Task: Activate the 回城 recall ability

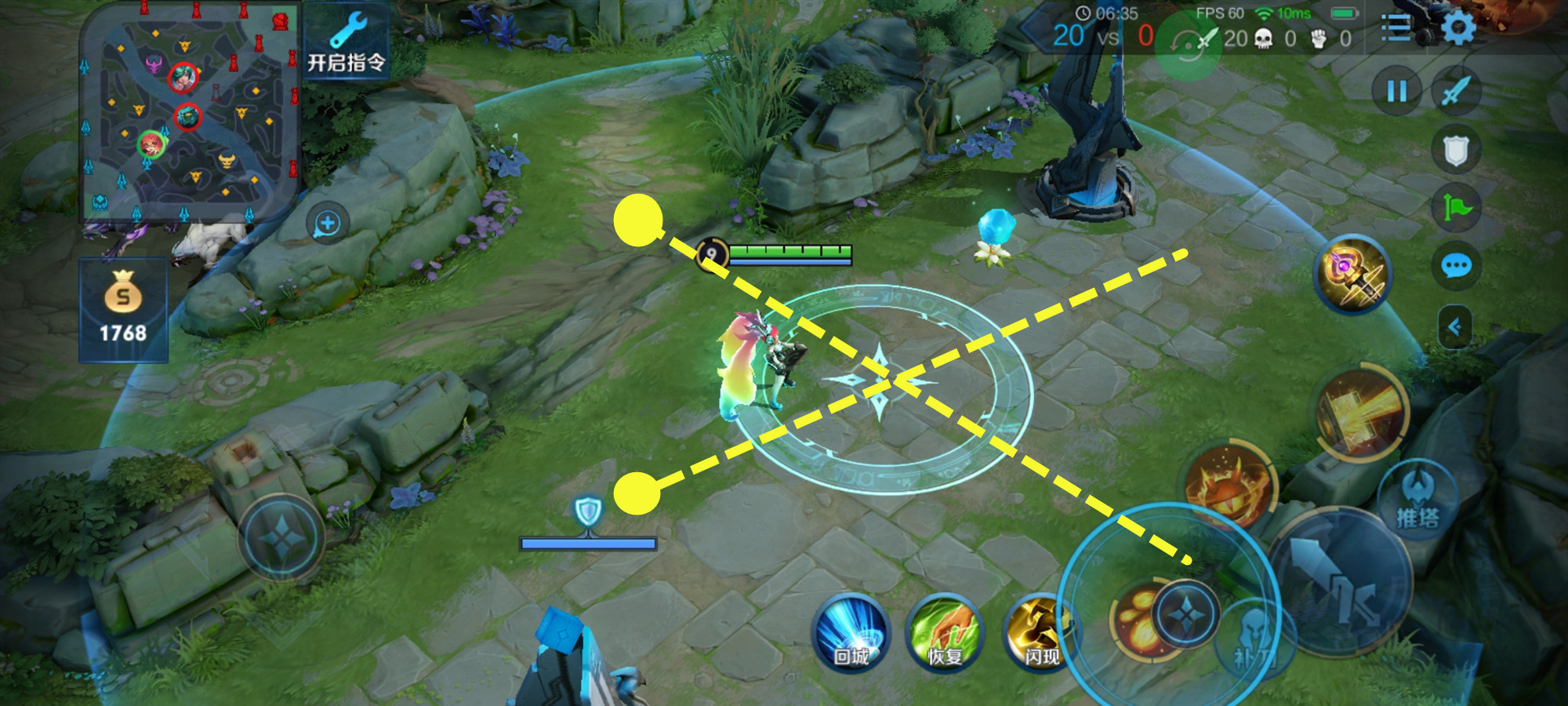Action: (851, 633)
